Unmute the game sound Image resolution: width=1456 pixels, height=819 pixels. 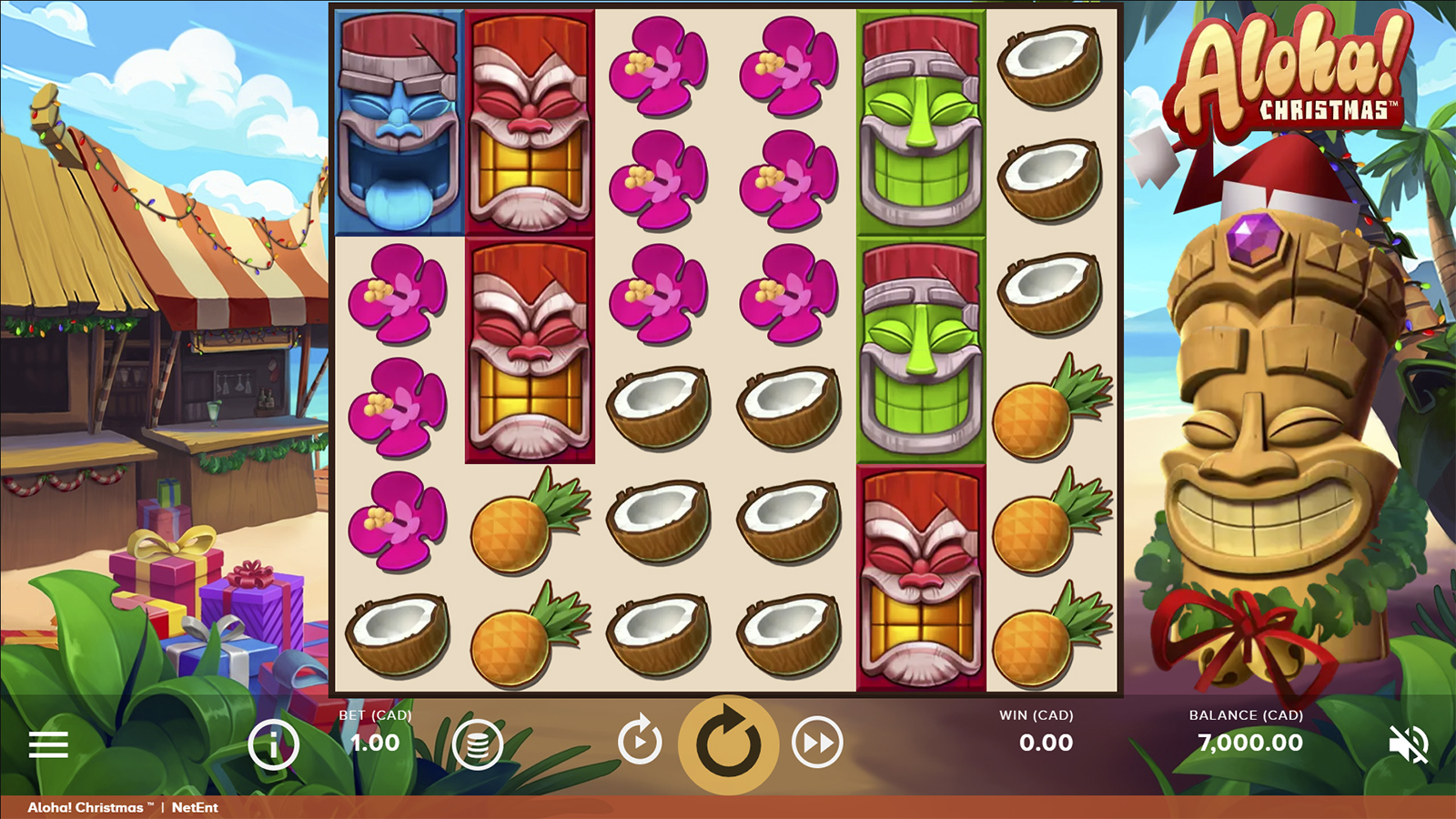(1408, 744)
